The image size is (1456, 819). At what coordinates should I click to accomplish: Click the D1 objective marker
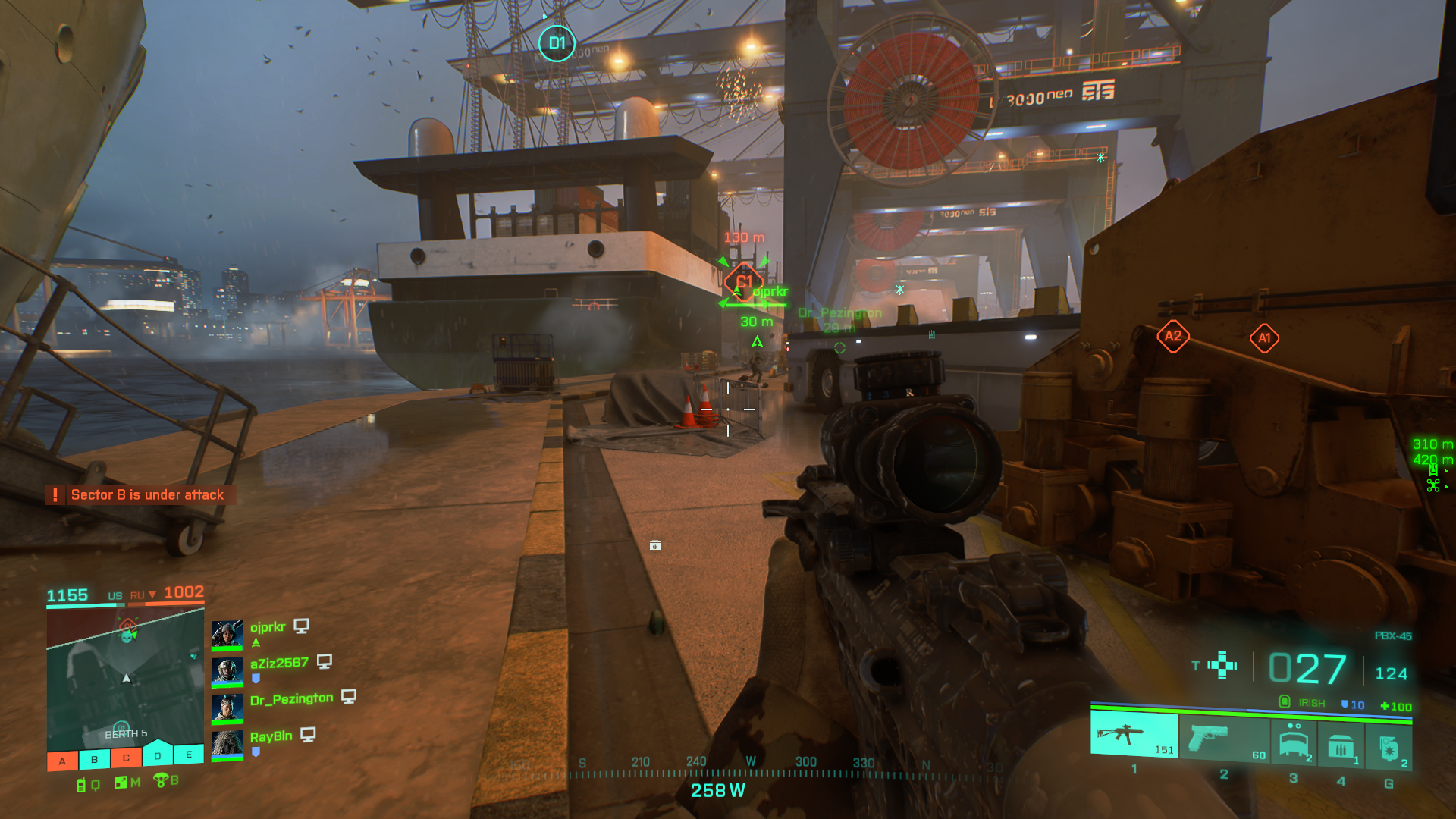(557, 43)
